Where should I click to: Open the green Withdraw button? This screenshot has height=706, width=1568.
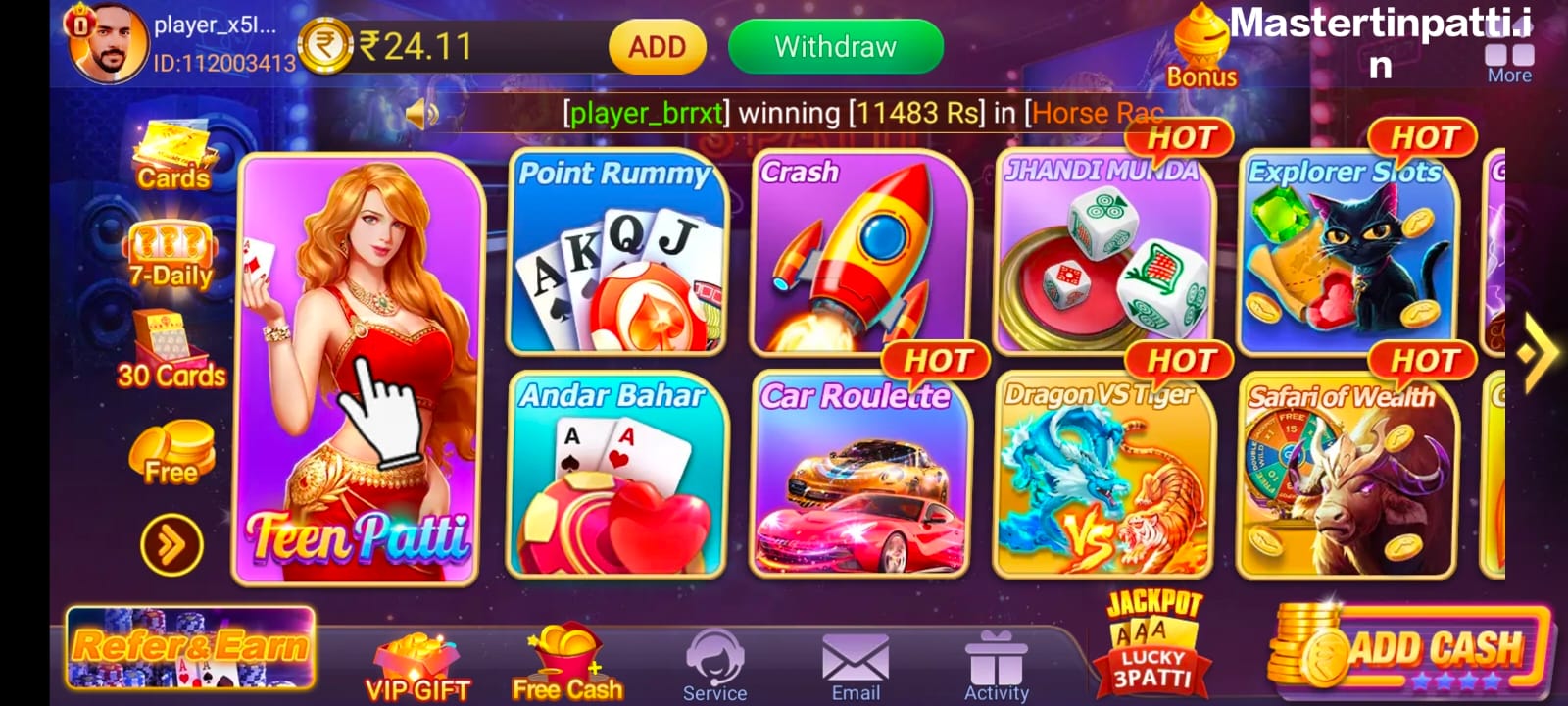835,47
